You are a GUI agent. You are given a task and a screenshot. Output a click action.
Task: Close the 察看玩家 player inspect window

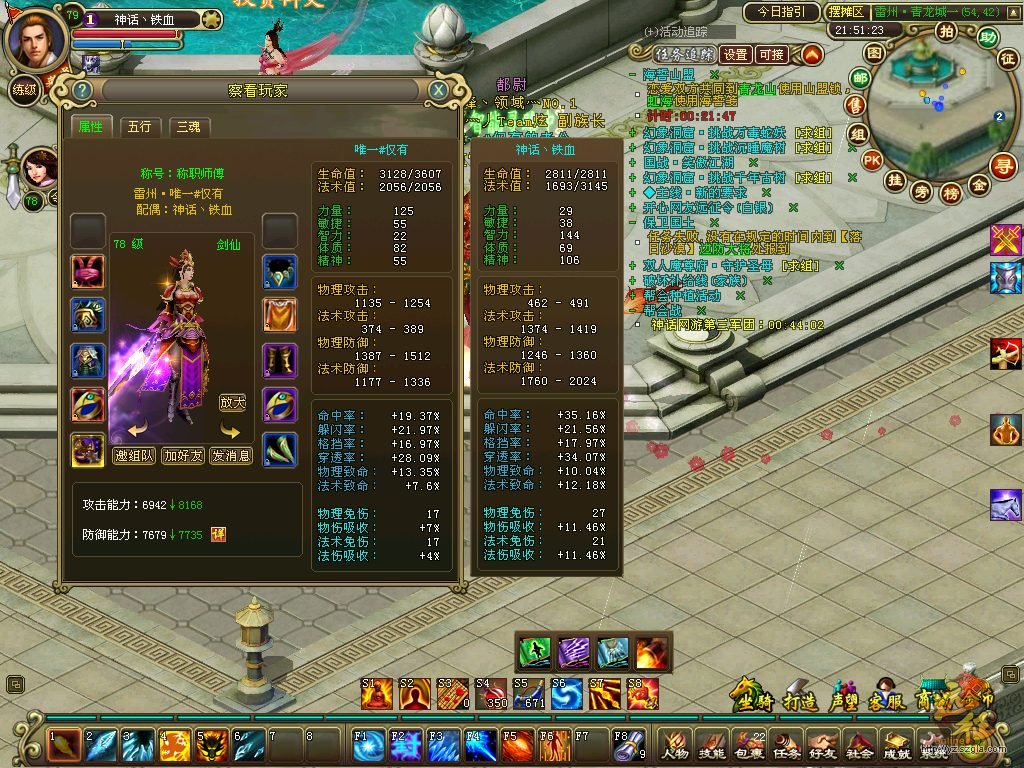(438, 90)
